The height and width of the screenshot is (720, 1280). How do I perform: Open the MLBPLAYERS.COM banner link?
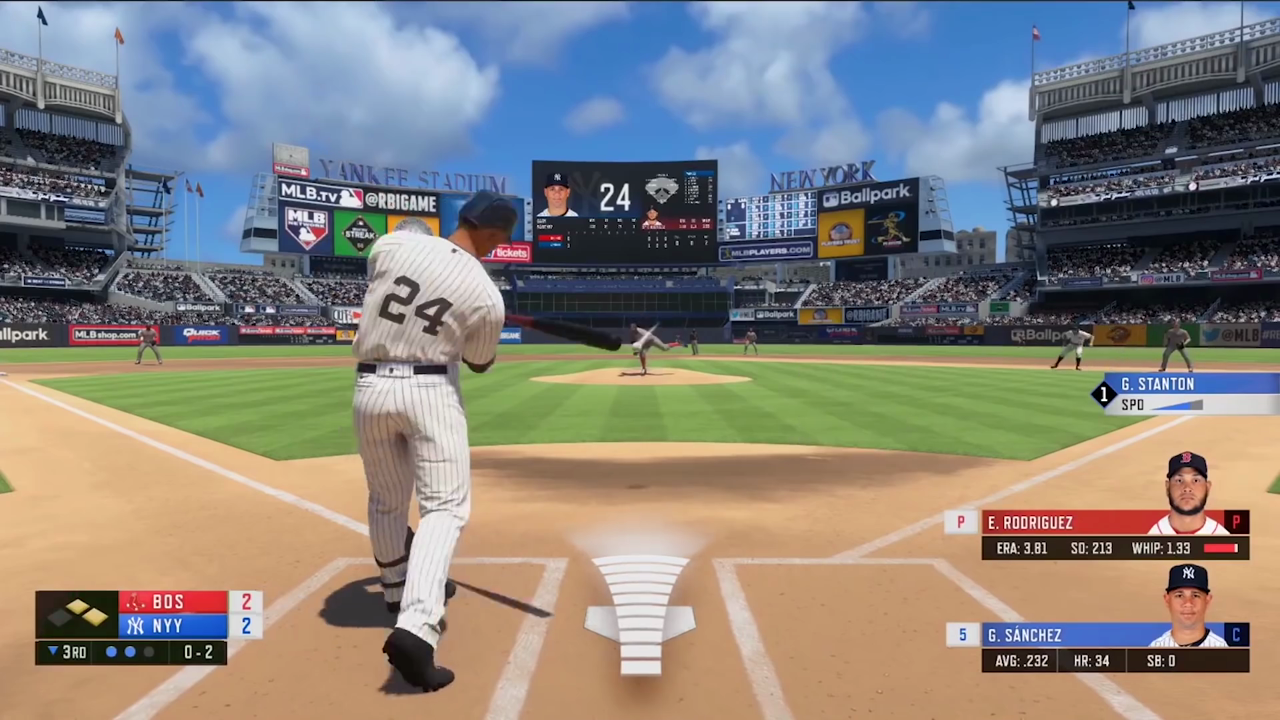(x=765, y=251)
